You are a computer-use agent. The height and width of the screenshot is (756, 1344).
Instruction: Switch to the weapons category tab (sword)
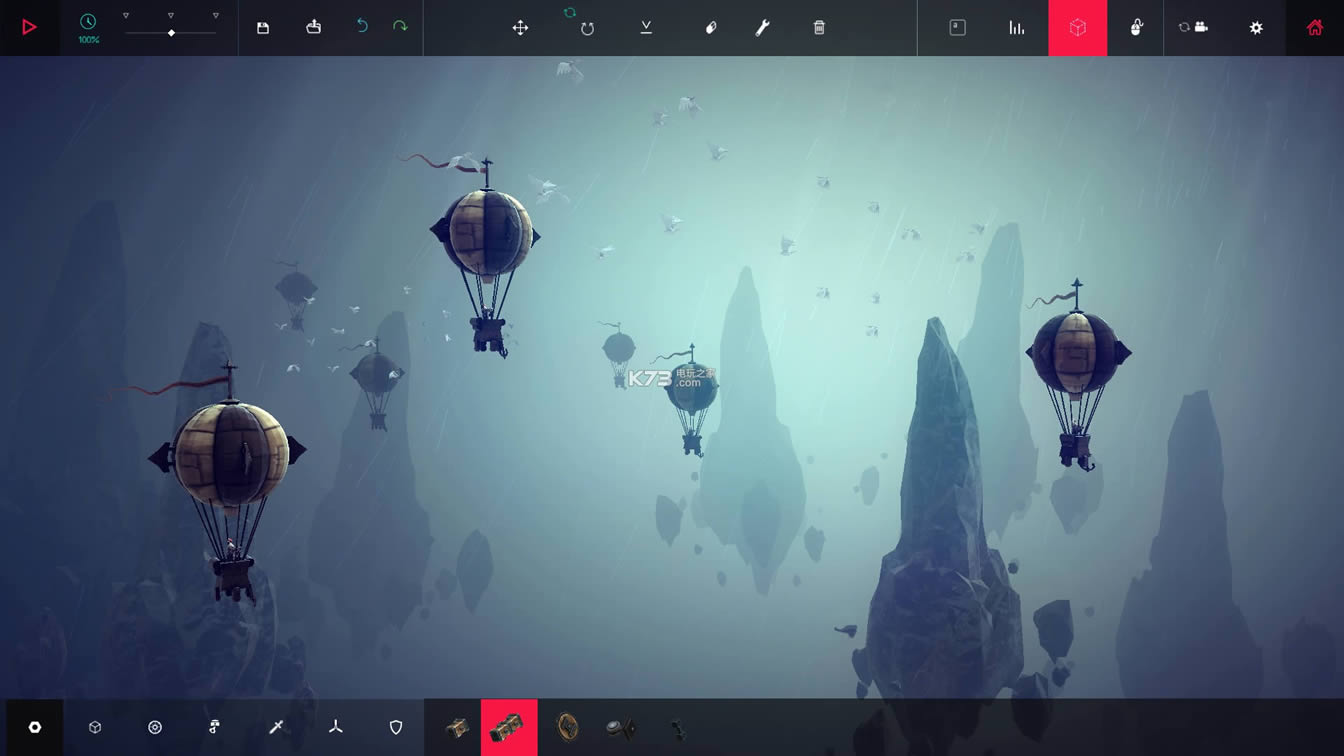click(275, 728)
